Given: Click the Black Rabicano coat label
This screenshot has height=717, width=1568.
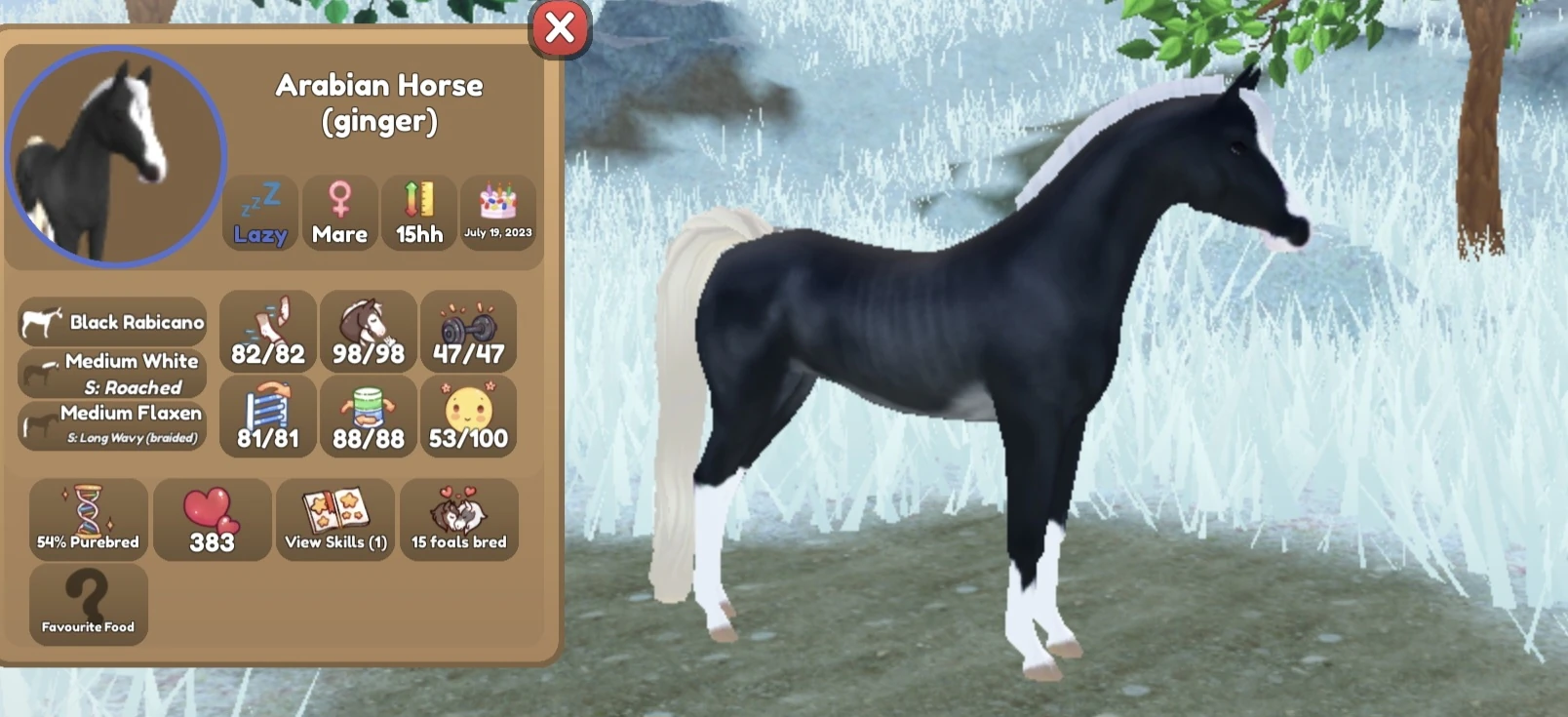Looking at the screenshot, I should (112, 320).
